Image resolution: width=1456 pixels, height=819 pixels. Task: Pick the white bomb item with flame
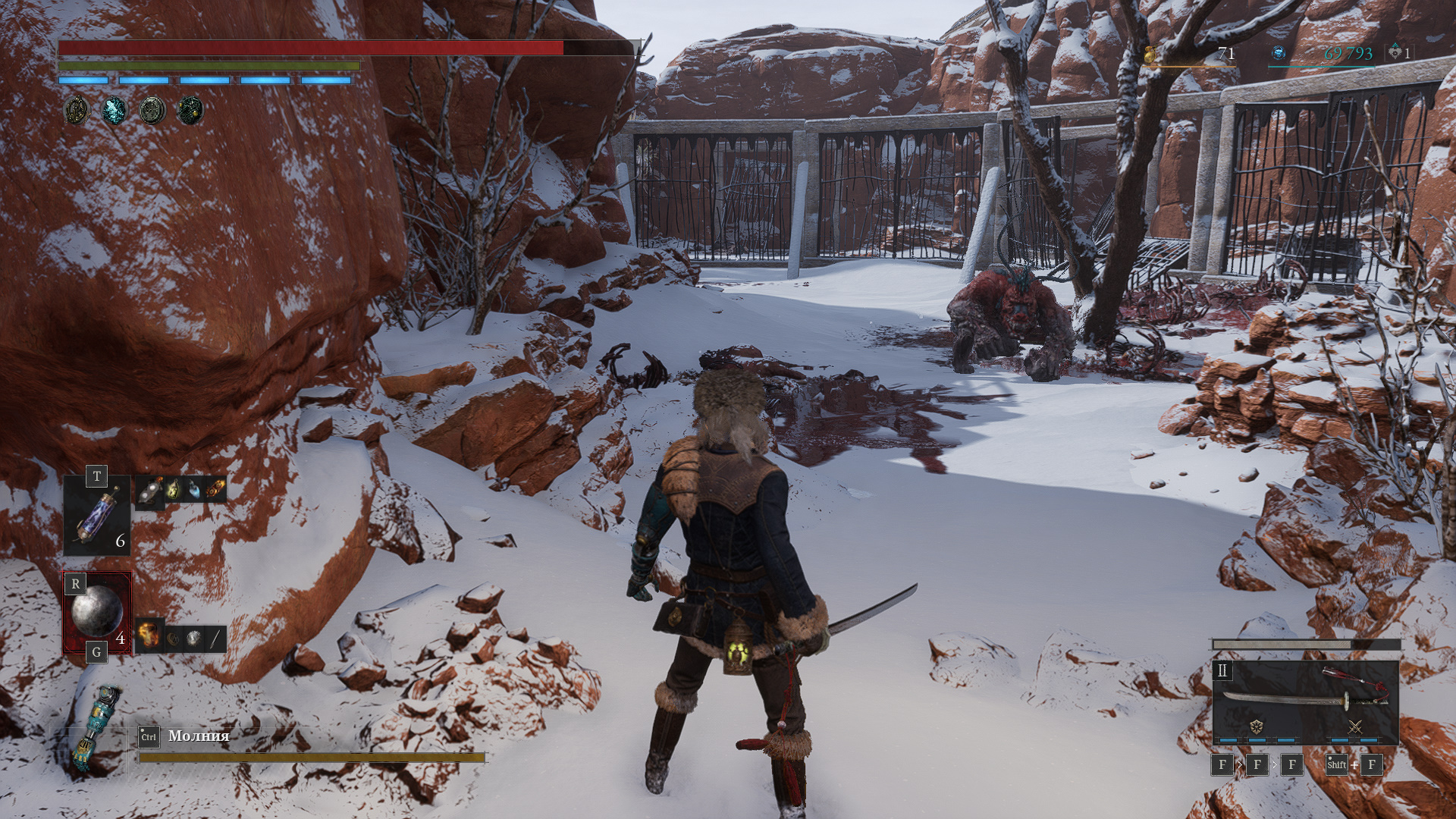(152, 491)
